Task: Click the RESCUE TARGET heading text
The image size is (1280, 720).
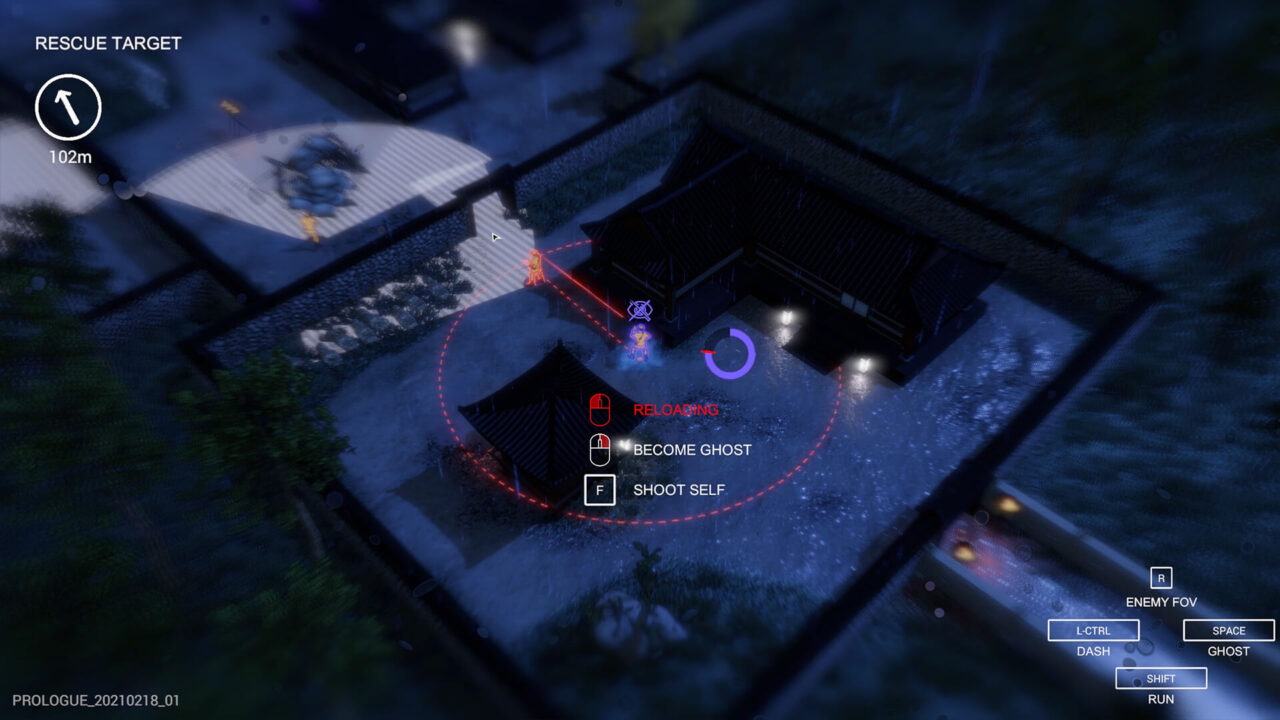Action: click(107, 43)
